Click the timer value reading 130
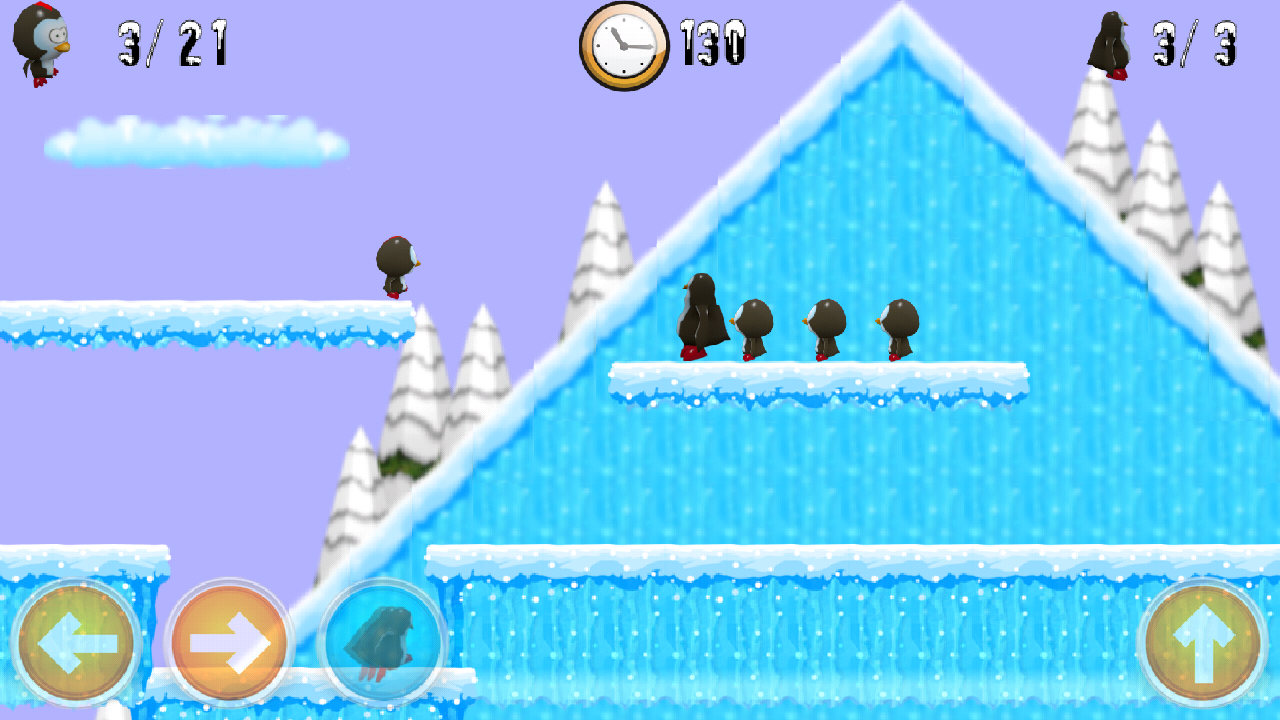 (x=712, y=44)
